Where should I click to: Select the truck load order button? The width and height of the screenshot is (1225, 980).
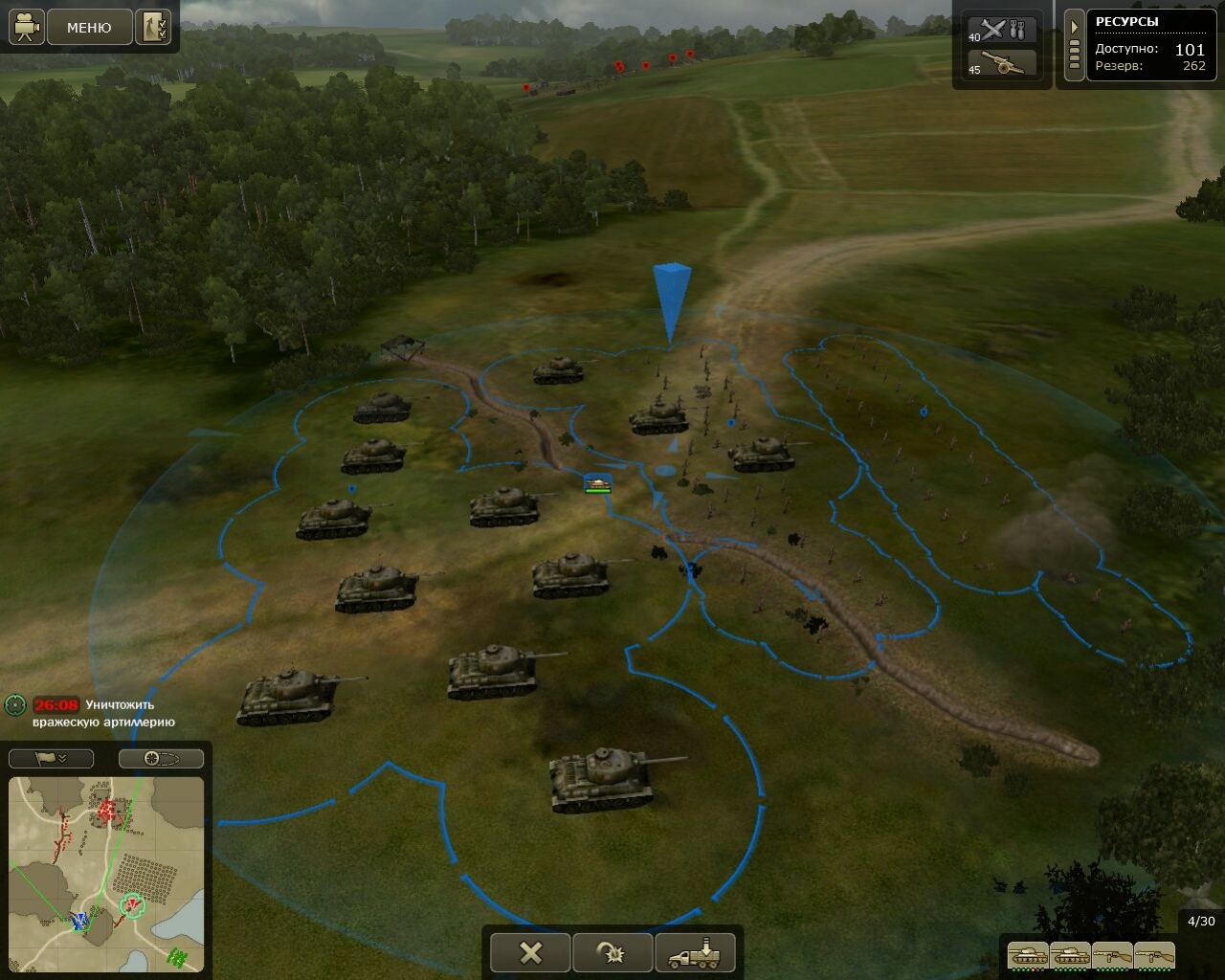coord(695,952)
